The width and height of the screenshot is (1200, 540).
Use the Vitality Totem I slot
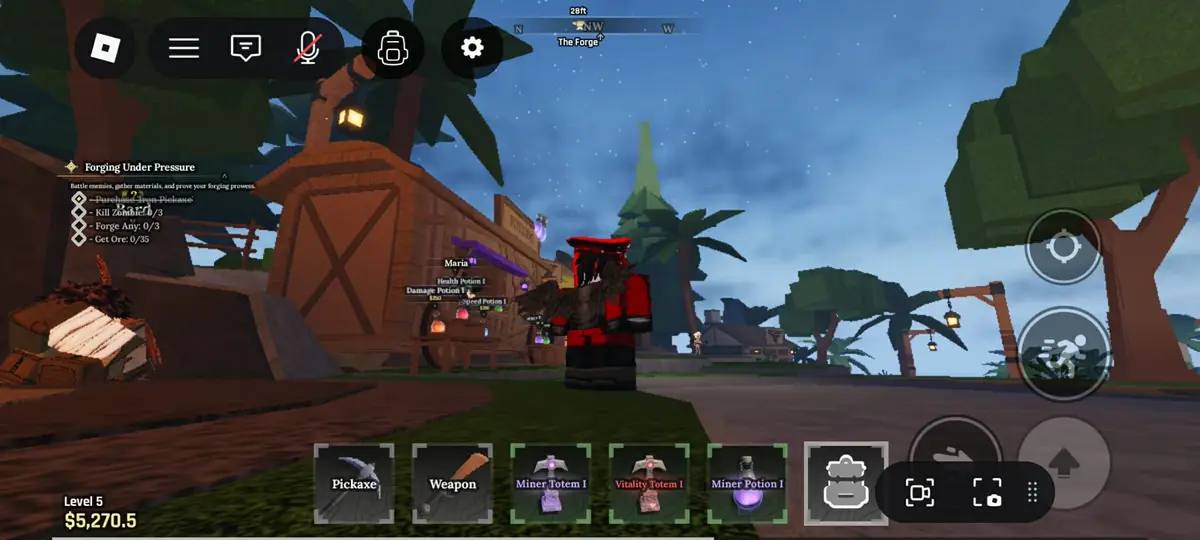(649, 484)
